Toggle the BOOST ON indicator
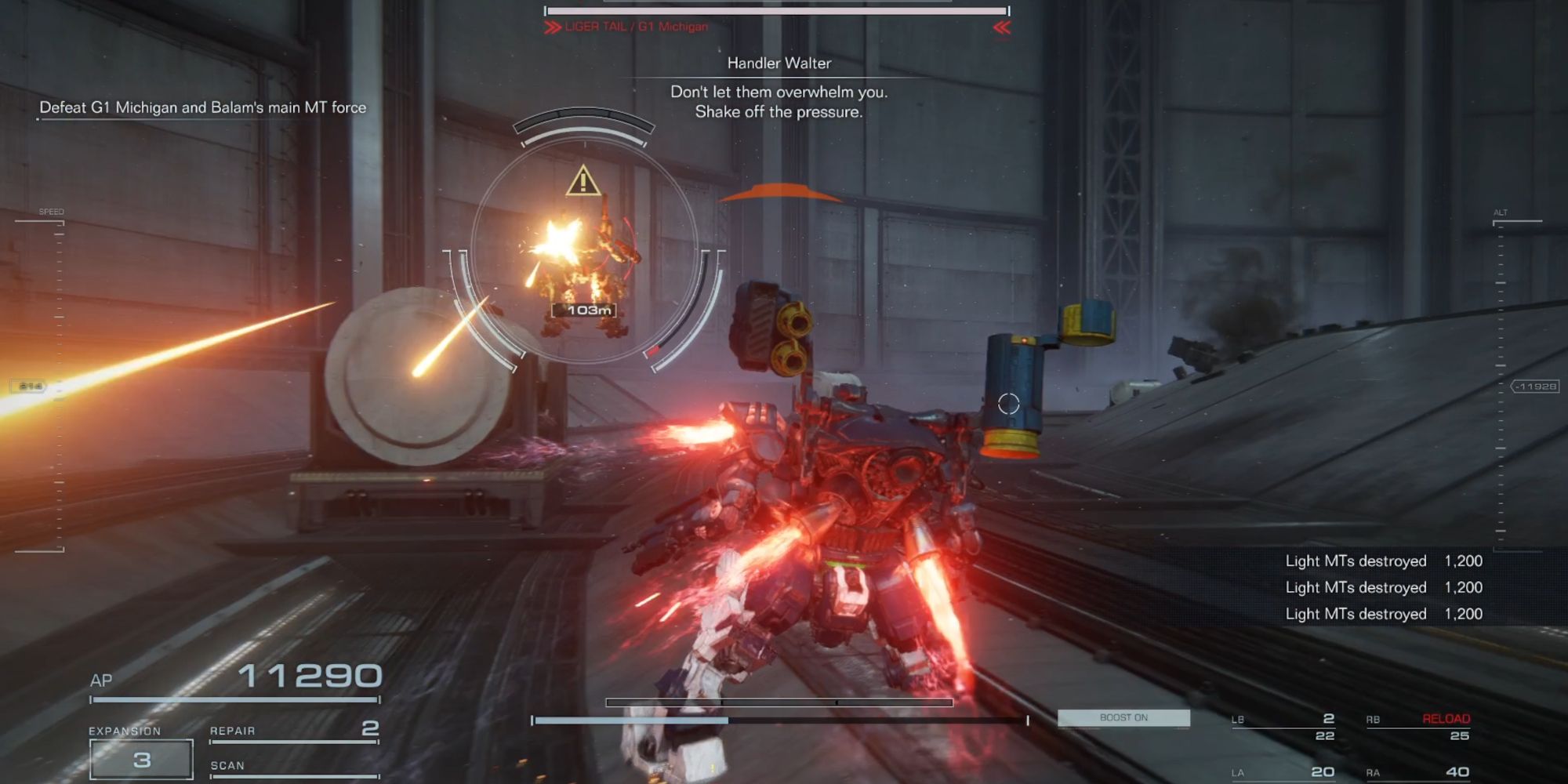The width and height of the screenshot is (1568, 784). tap(1123, 717)
